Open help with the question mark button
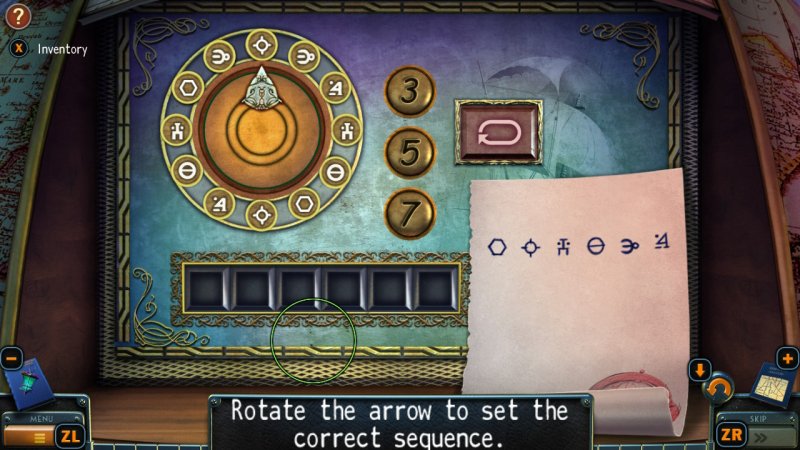Viewport: 800px width, 450px height. click(18, 15)
